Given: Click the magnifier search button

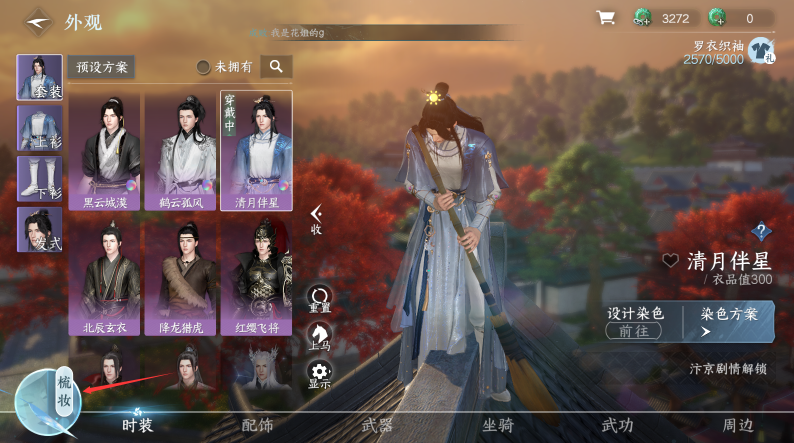Looking at the screenshot, I should 276,67.
